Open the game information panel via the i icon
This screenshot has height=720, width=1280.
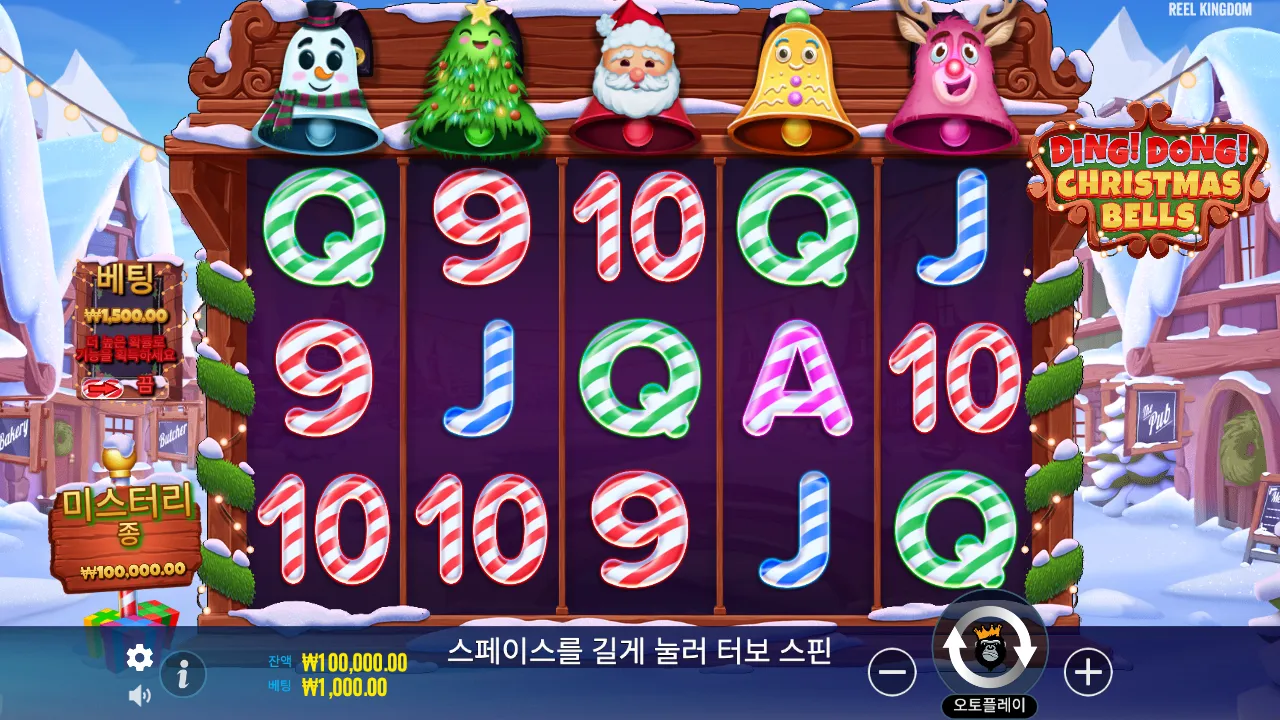pos(181,673)
